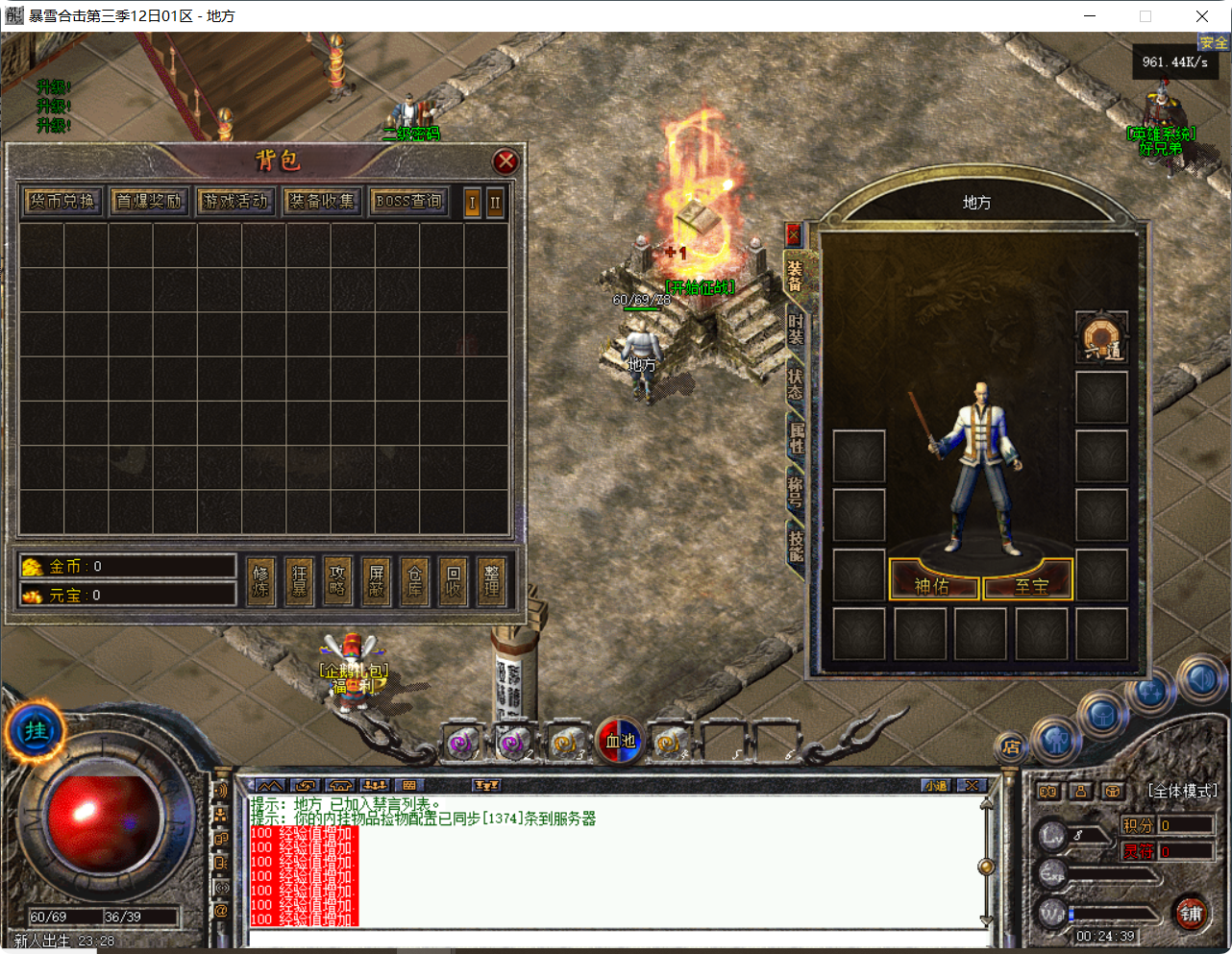
Task: Open the 游戏活动 events panel
Action: pyautogui.click(x=235, y=201)
